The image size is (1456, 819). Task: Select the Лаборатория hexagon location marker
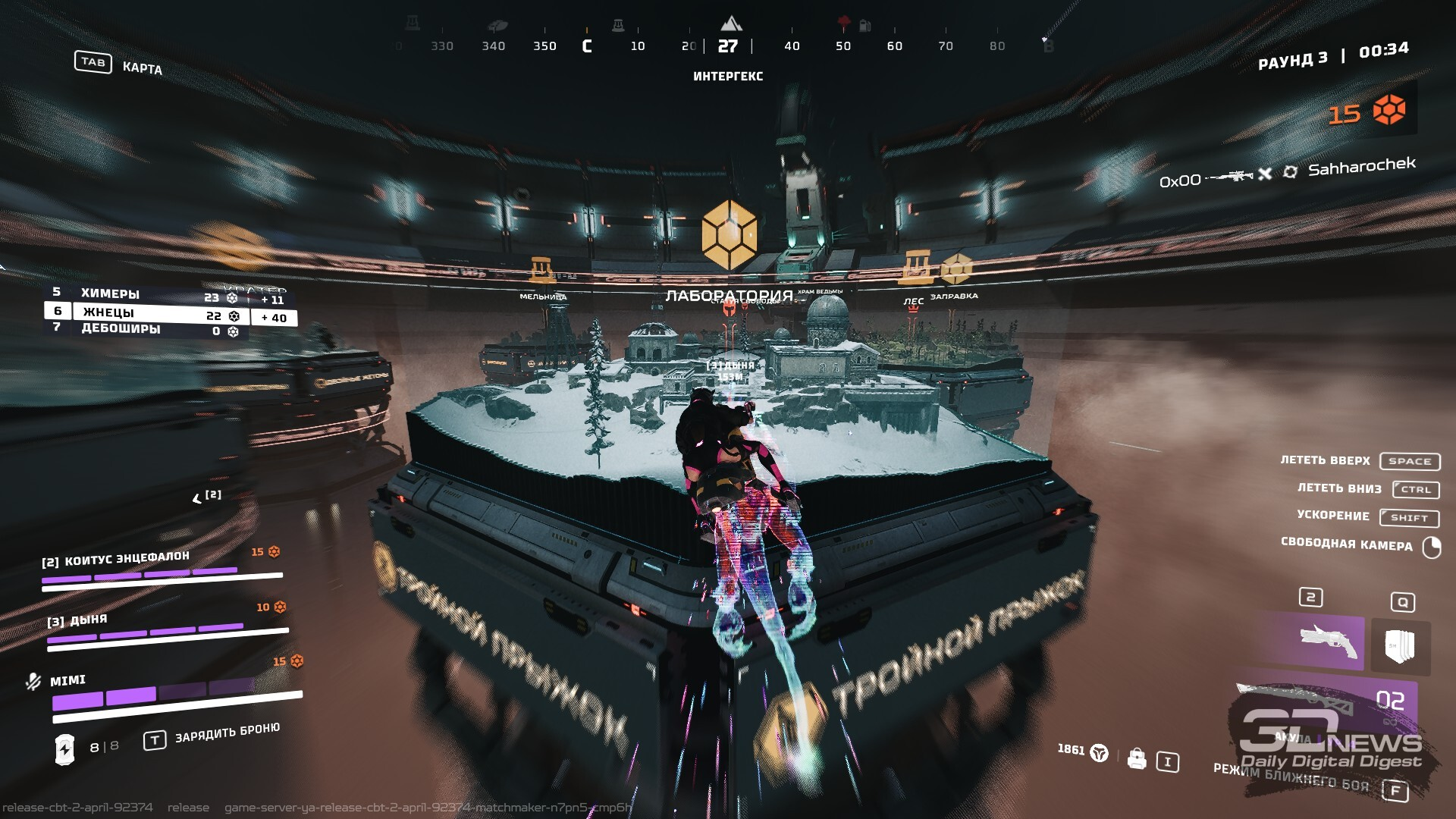point(729,234)
